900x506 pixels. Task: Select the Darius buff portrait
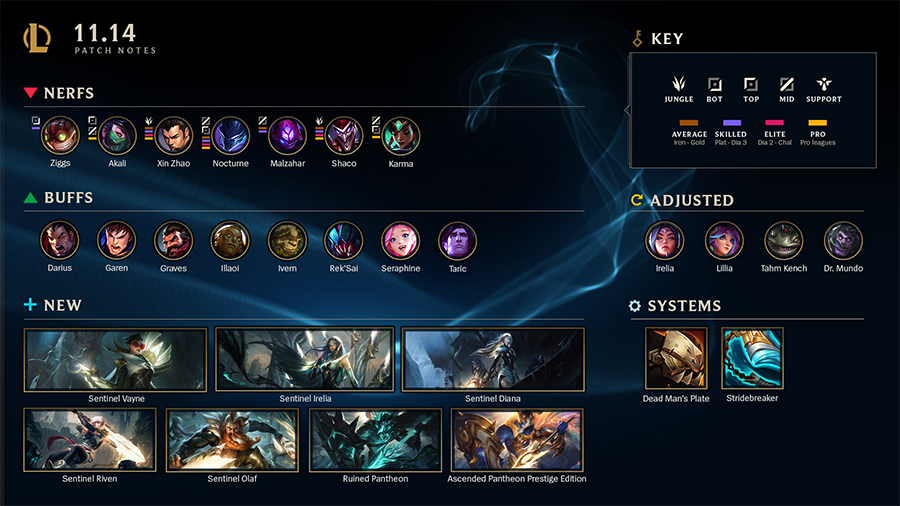pos(59,241)
